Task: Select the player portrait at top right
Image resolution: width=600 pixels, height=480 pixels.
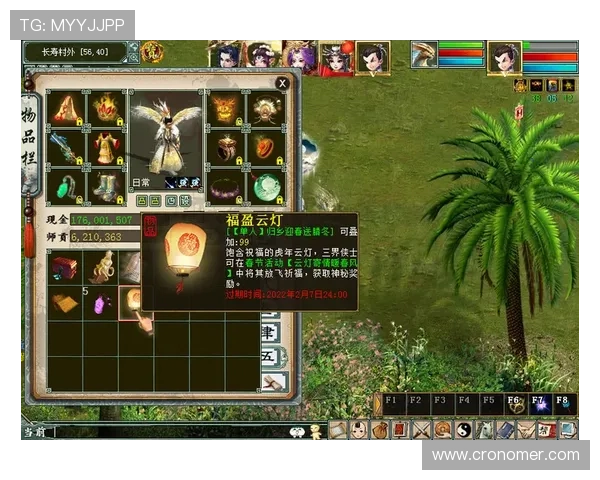Action: tap(504, 58)
